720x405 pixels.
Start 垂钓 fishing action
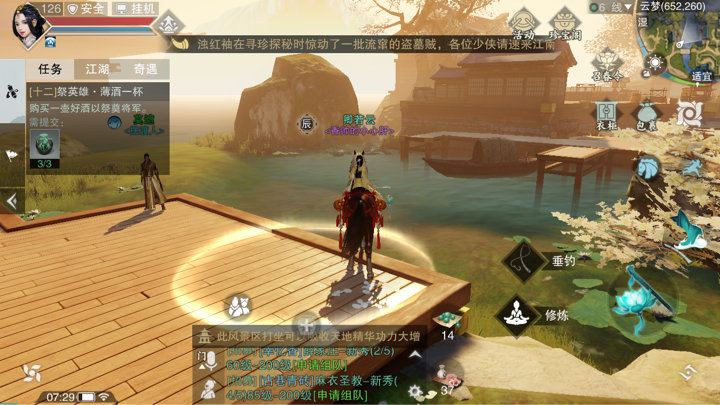[x=525, y=259]
